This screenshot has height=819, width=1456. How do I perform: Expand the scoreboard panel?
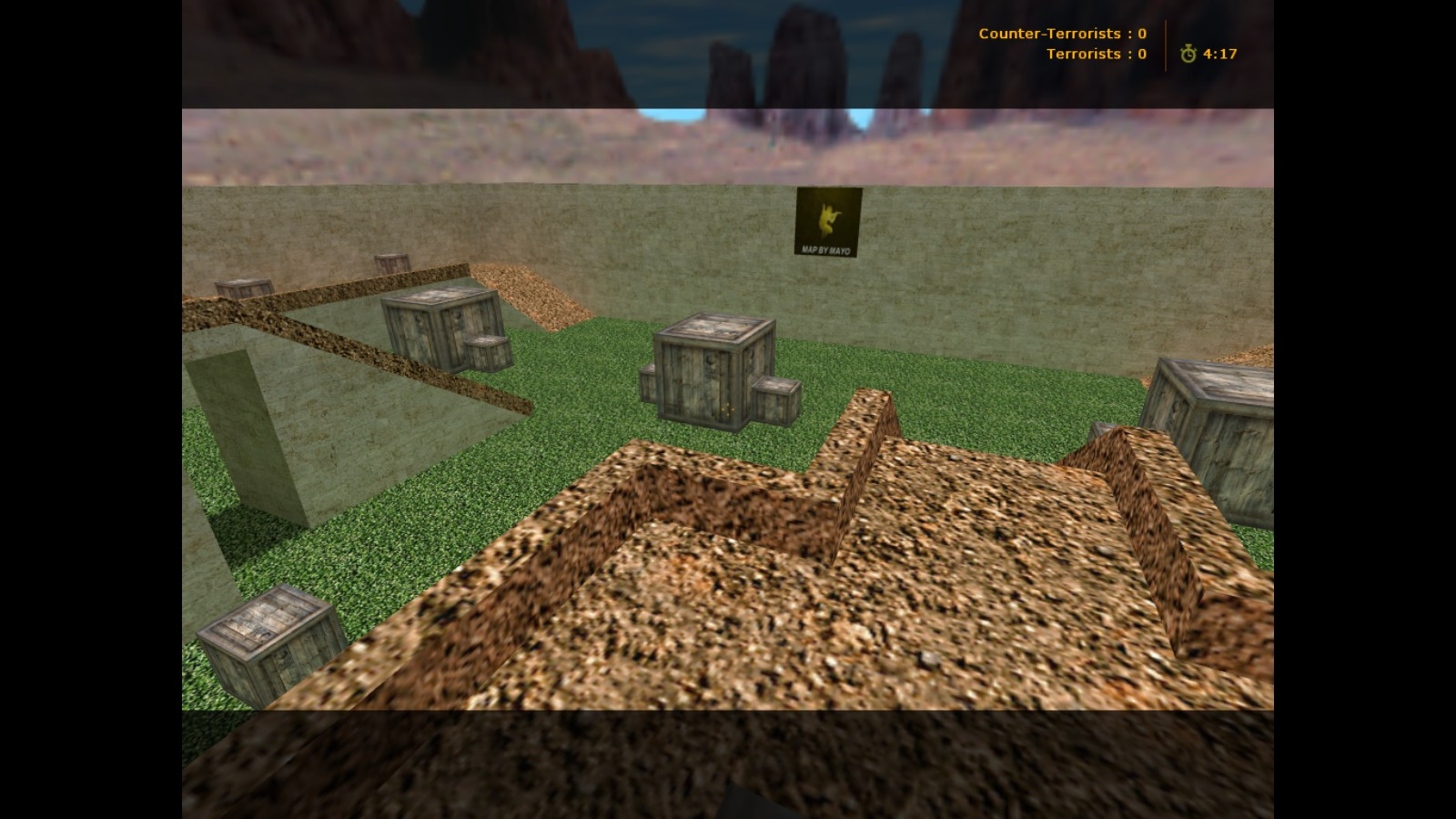1061,44
